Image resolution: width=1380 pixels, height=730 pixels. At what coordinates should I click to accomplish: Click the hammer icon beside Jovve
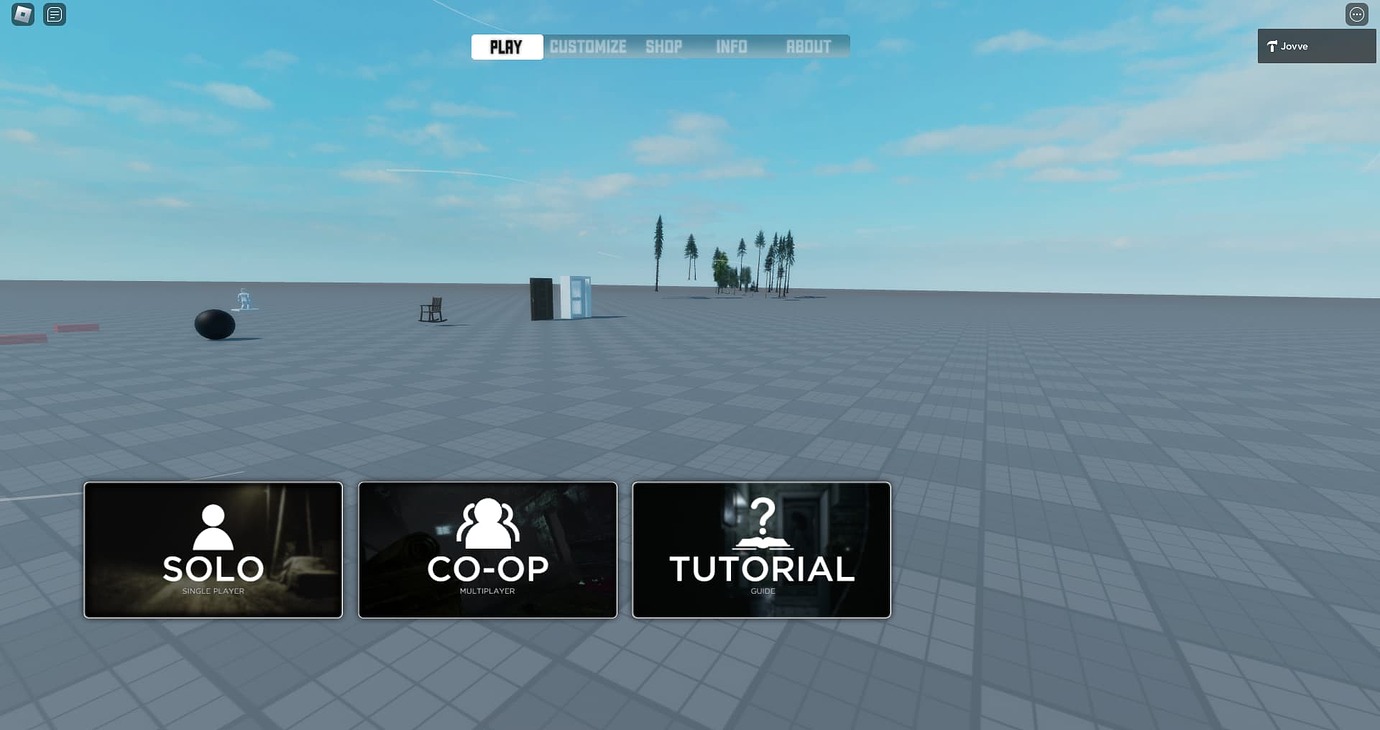pyautogui.click(x=1272, y=45)
